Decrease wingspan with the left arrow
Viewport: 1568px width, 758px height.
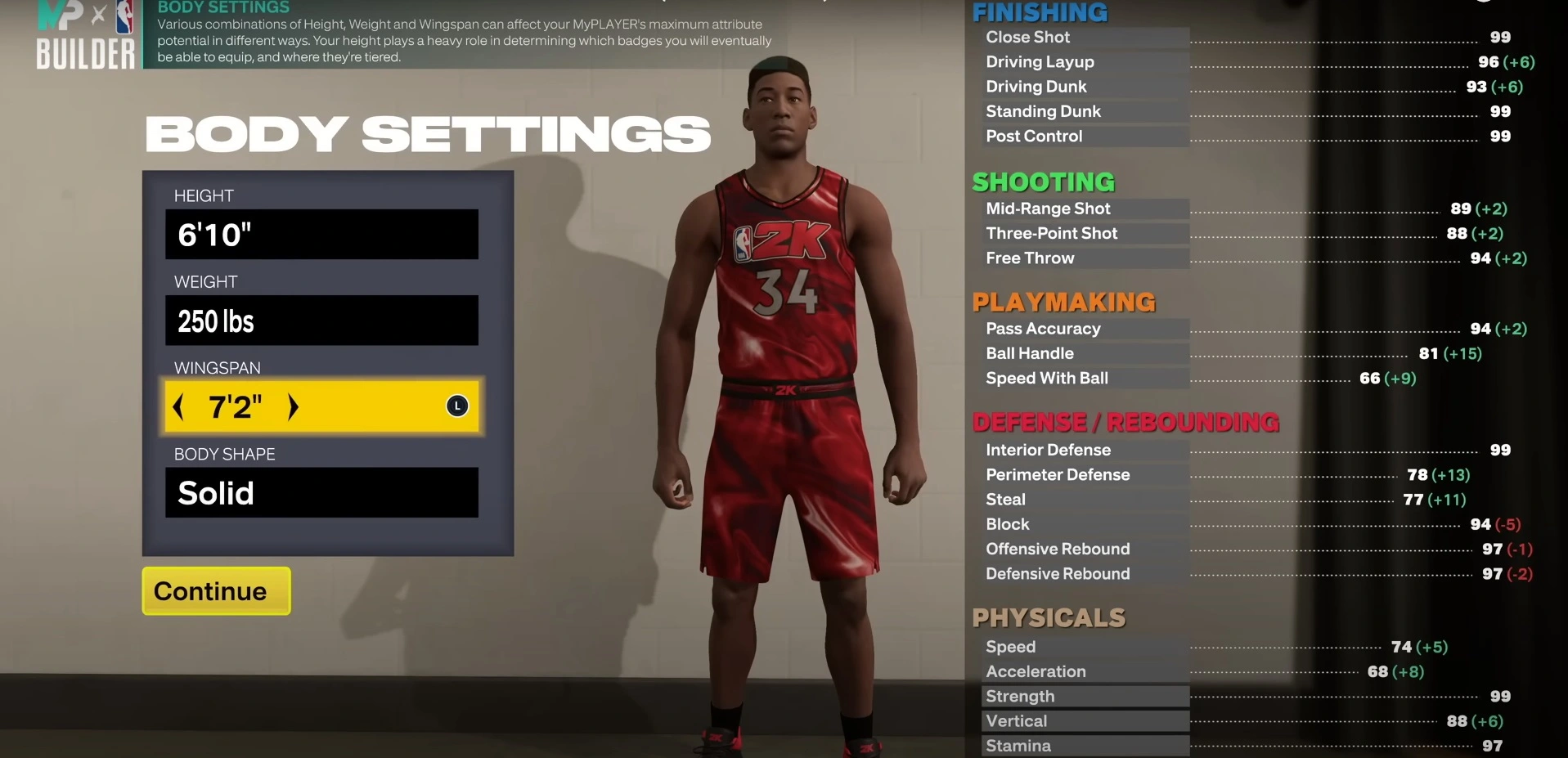click(179, 406)
